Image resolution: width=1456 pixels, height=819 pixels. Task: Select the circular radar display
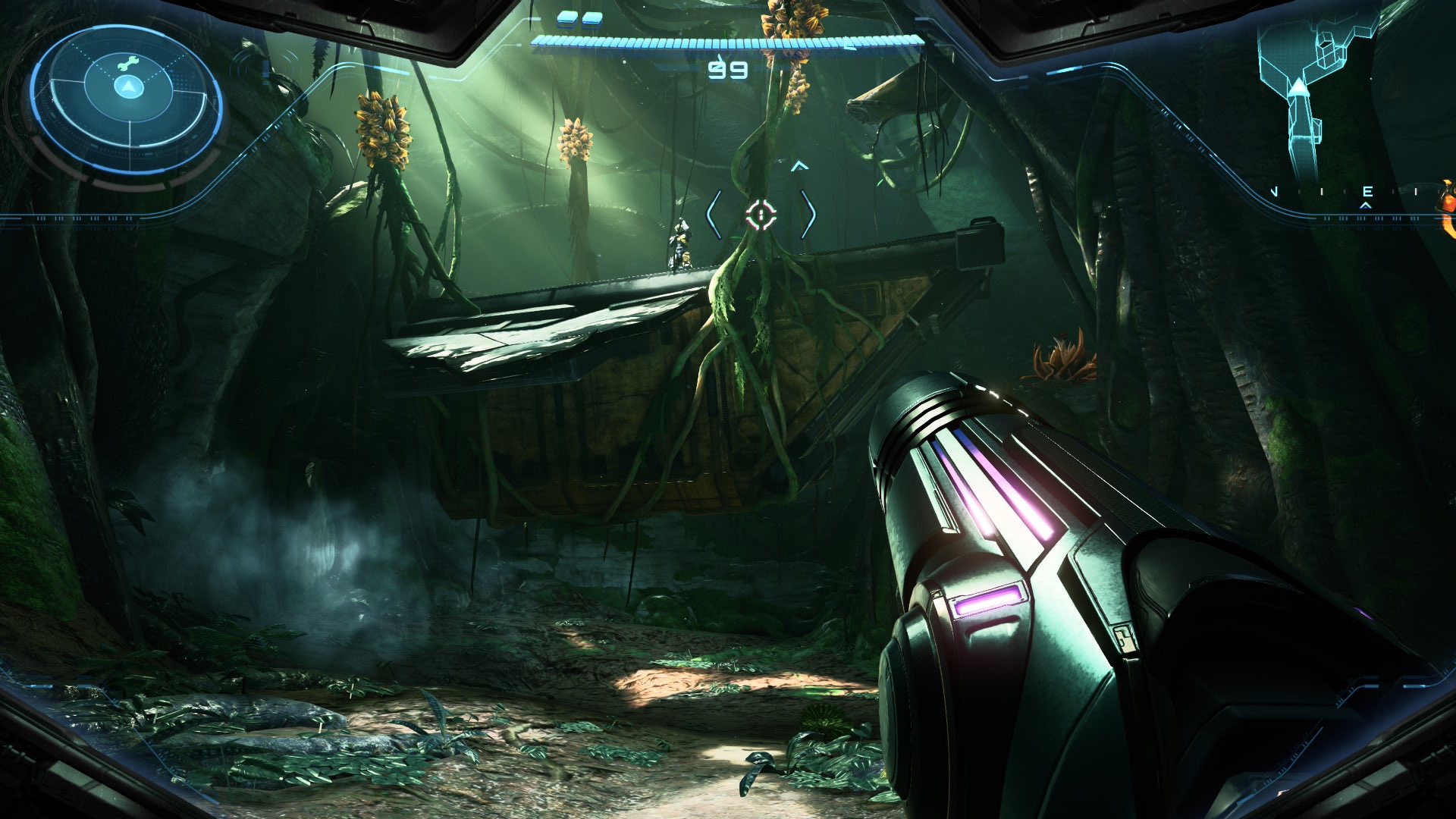(127, 100)
